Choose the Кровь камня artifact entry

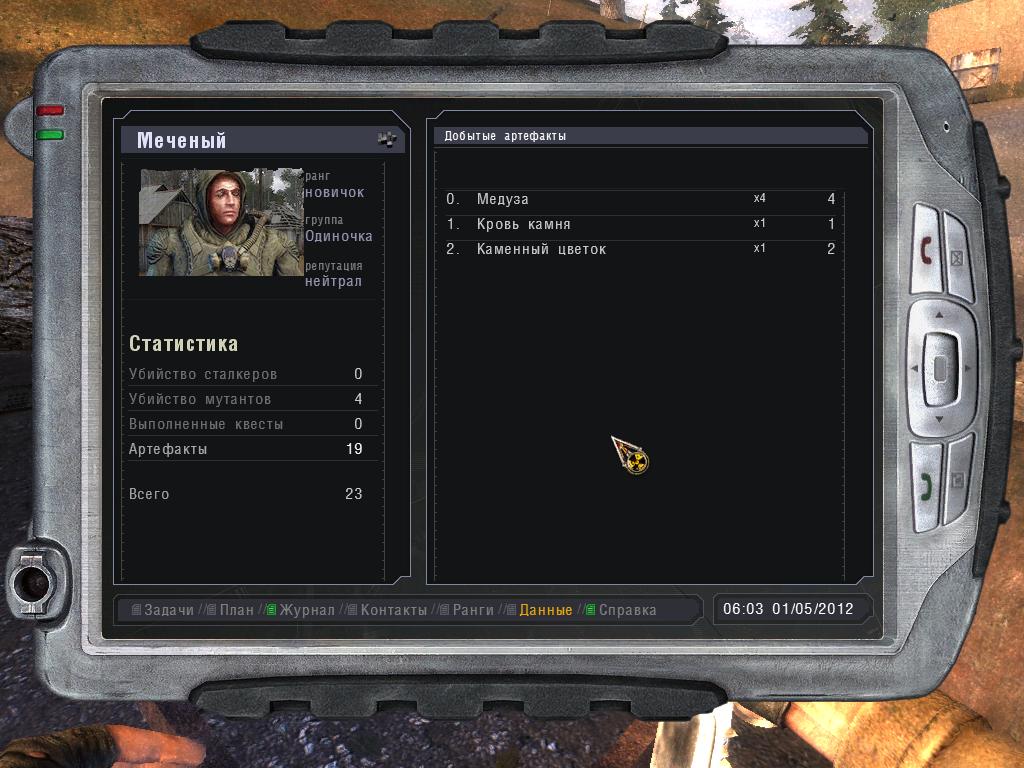[x=640, y=225]
